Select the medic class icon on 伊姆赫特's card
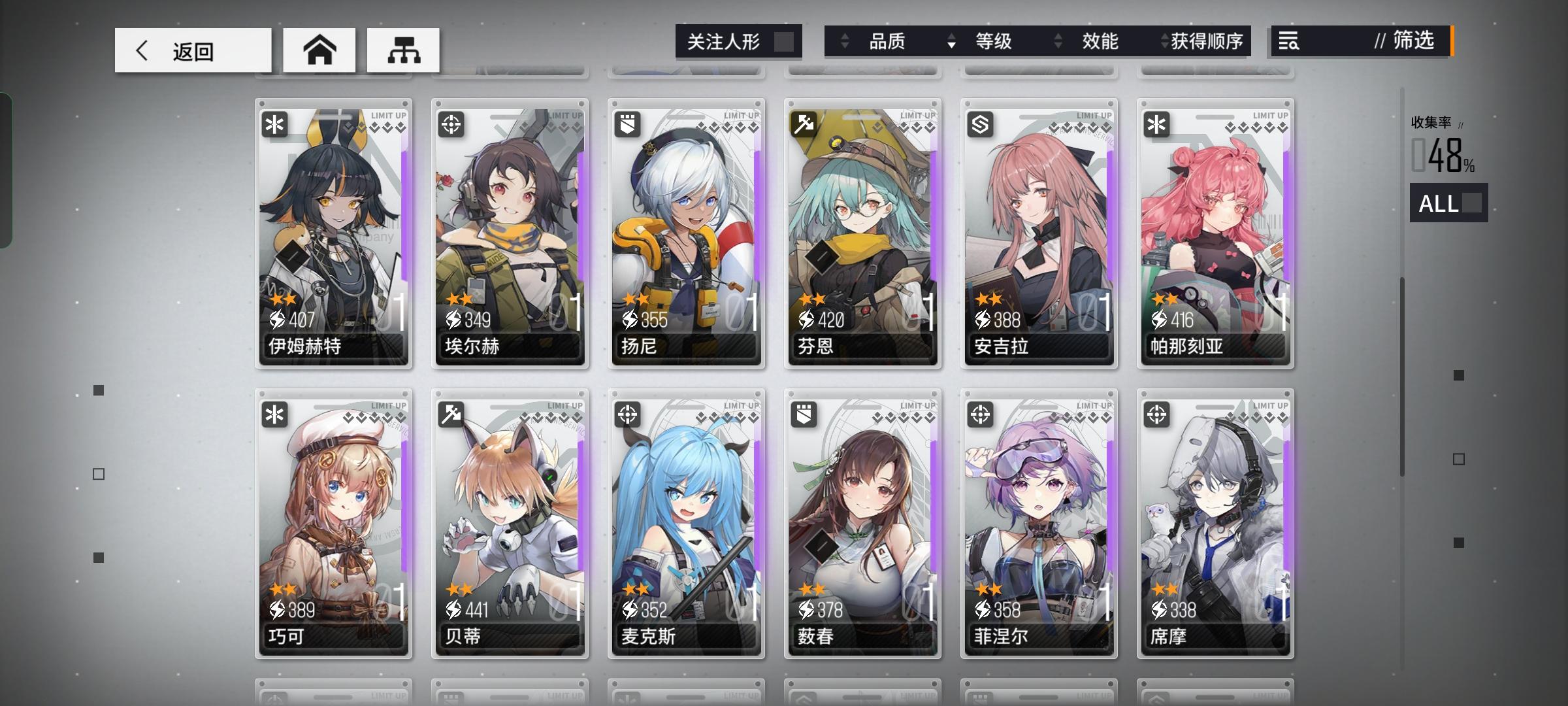Screen dimensions: 1568x706 274,124
